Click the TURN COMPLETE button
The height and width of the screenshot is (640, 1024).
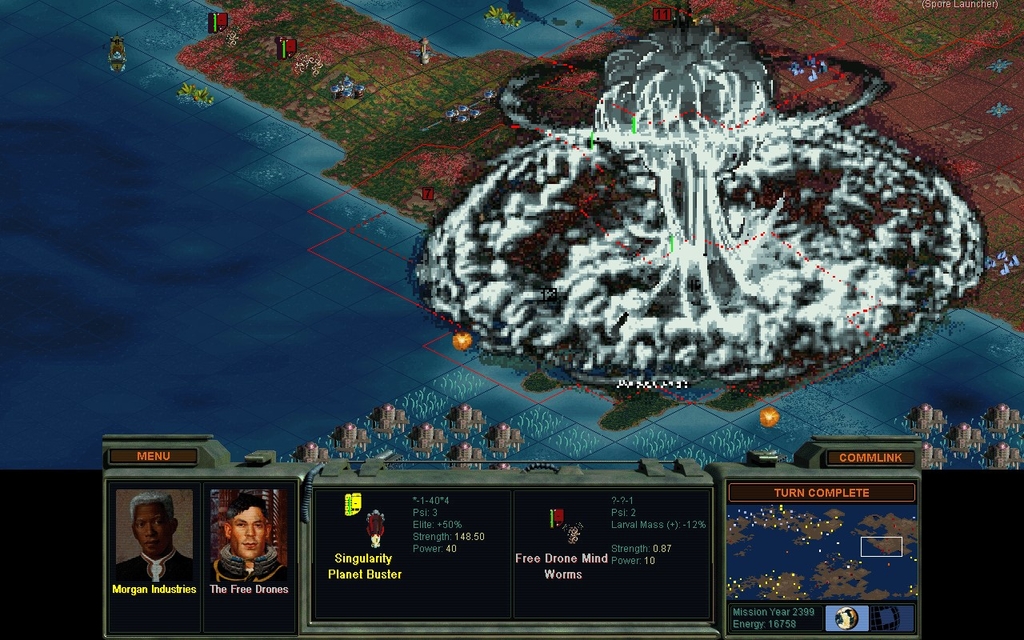821,492
